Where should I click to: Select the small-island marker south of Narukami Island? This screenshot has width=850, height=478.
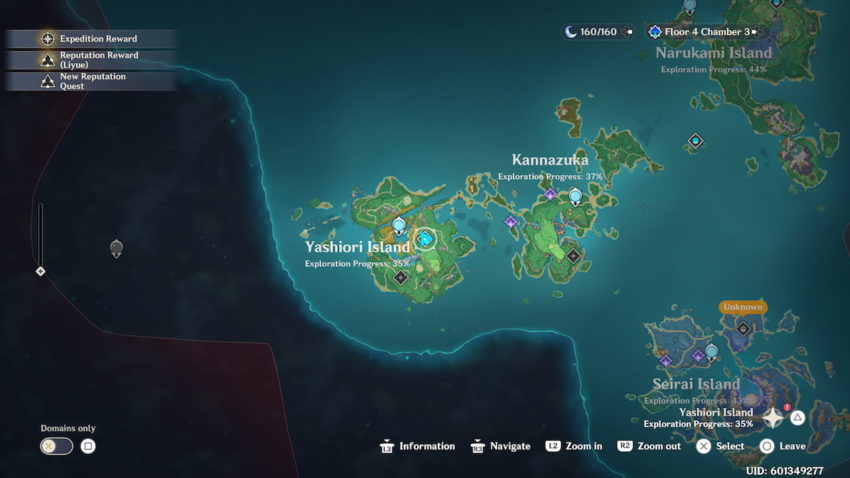(x=695, y=142)
